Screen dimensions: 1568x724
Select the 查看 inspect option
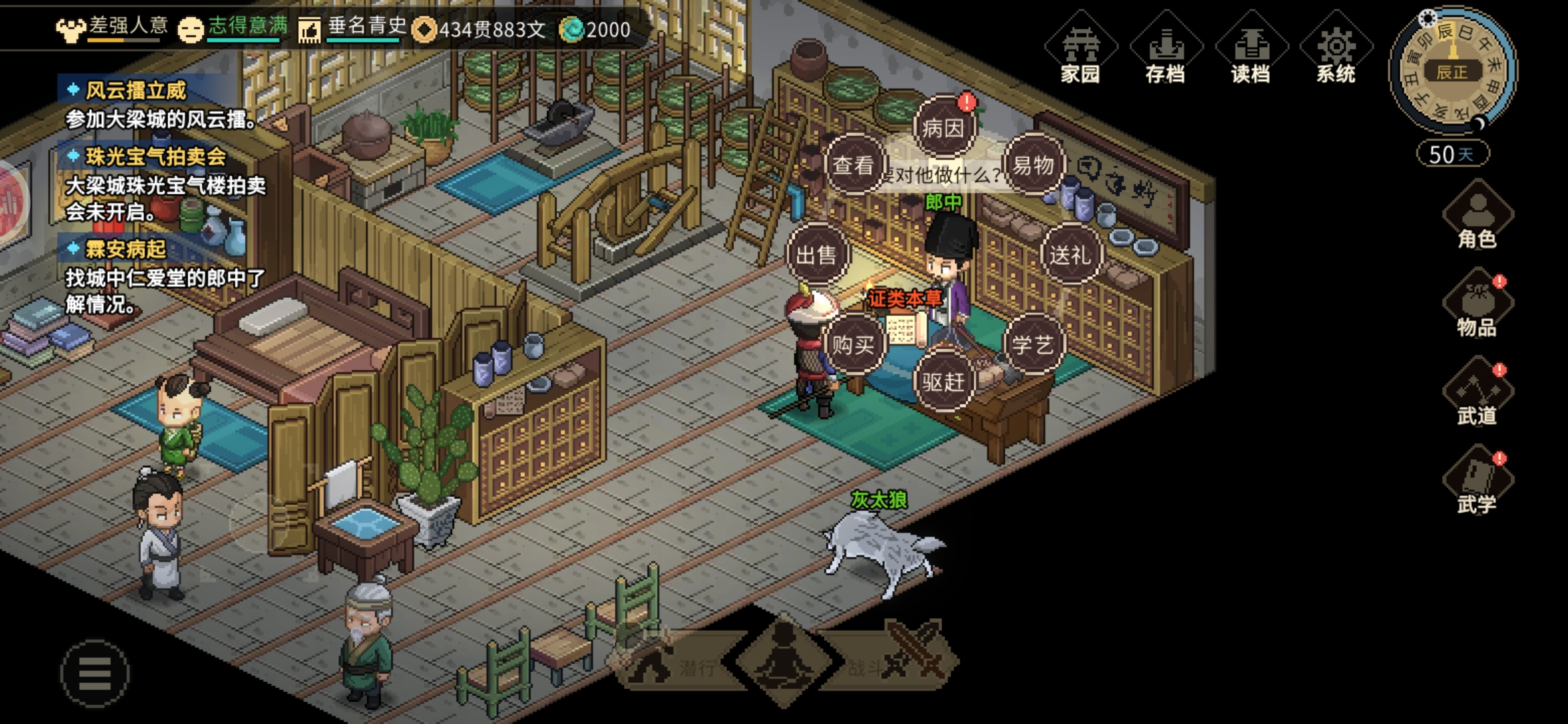[853, 165]
